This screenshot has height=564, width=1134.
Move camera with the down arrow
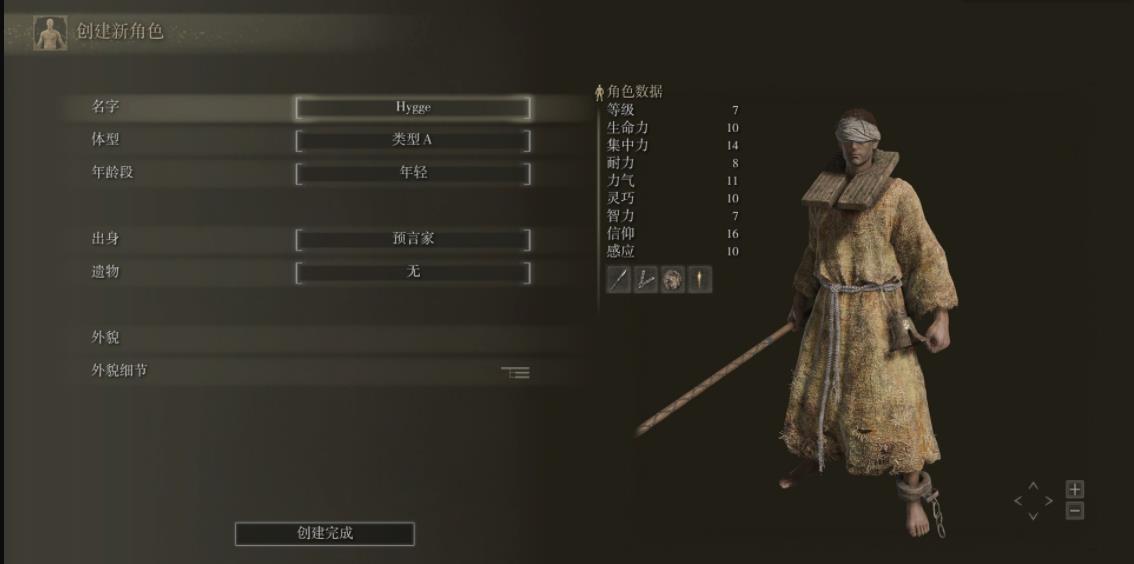point(1034,516)
